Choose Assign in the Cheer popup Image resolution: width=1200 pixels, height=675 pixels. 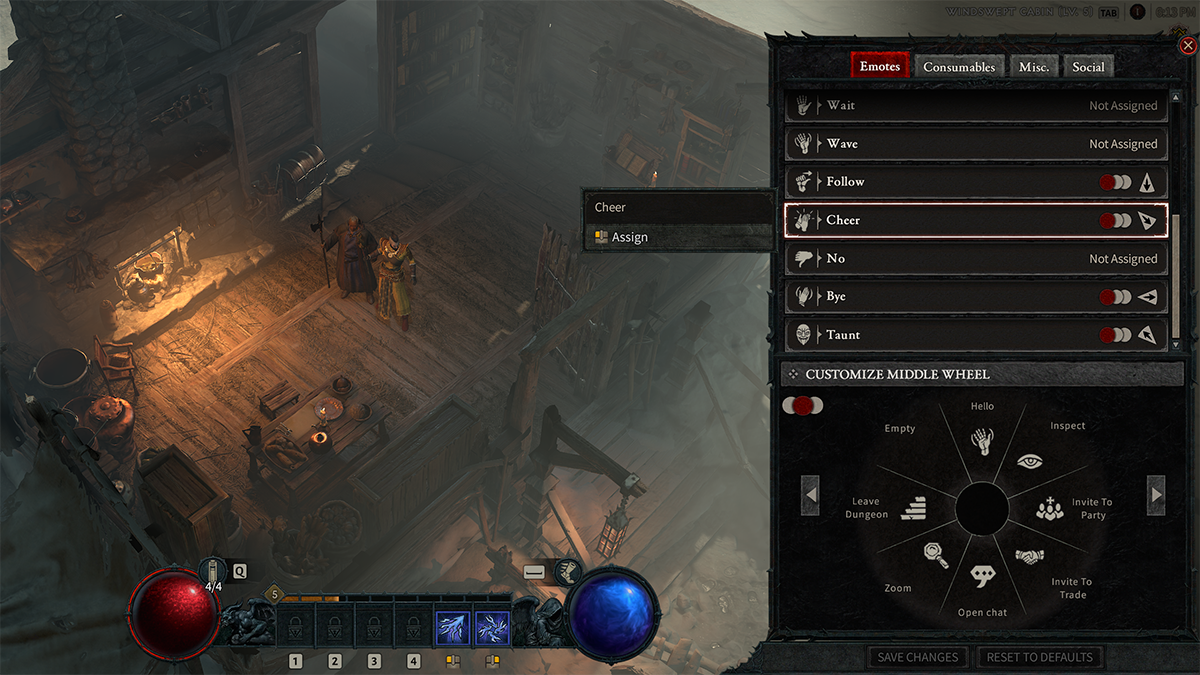pyautogui.click(x=630, y=237)
